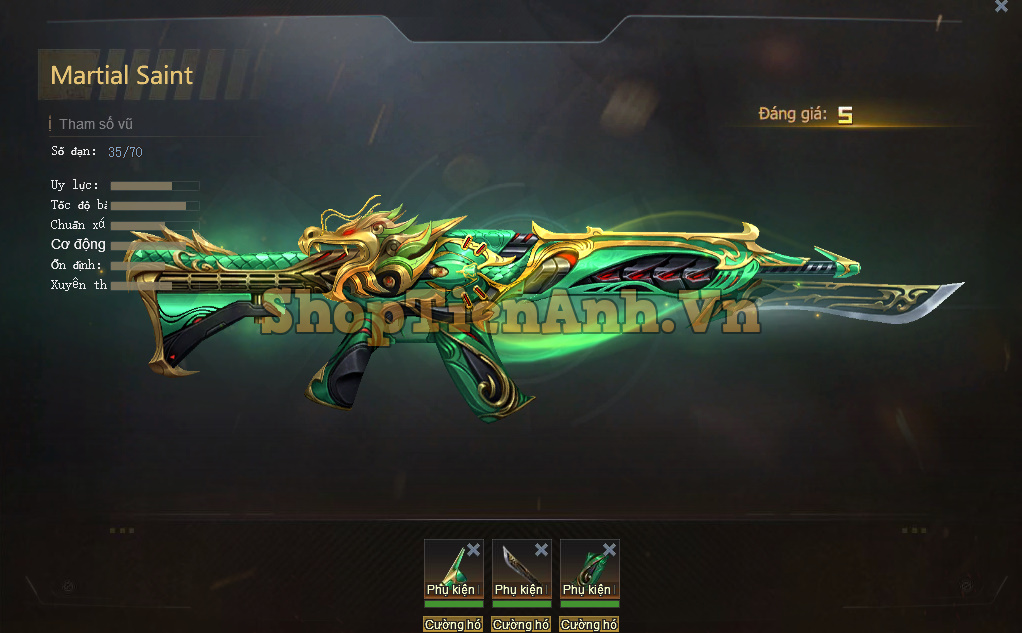Remove the bayonet blade accessory
Screen dimensions: 1022x633
541,550
